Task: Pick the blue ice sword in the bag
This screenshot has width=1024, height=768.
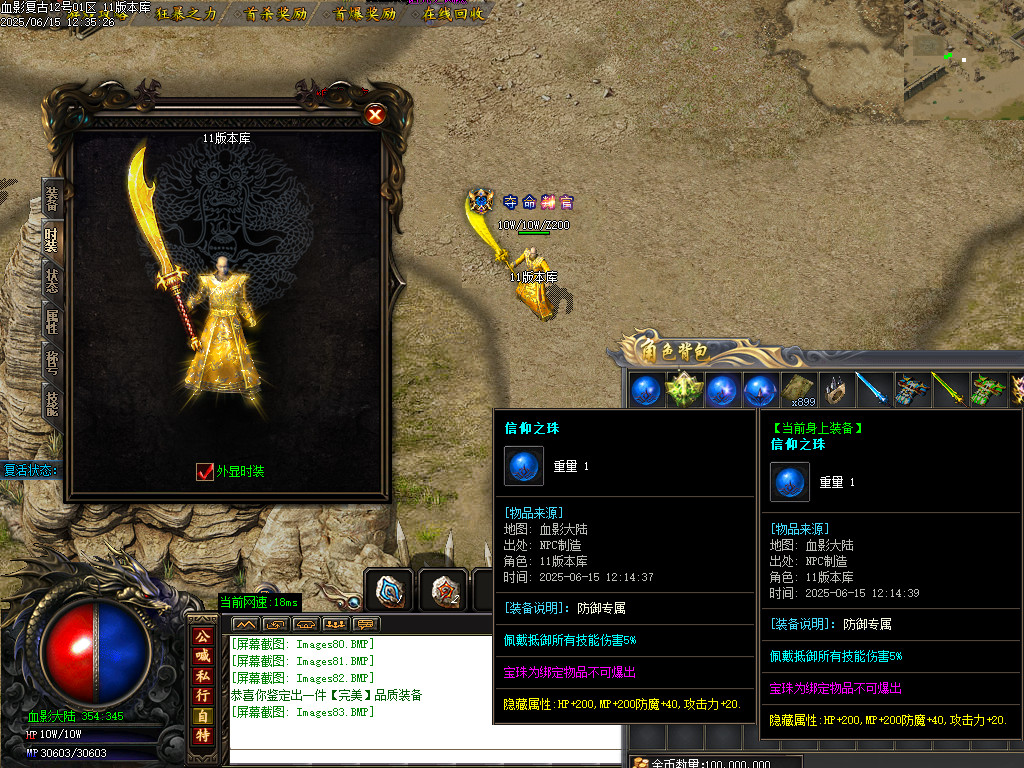Action: pyautogui.click(x=872, y=390)
